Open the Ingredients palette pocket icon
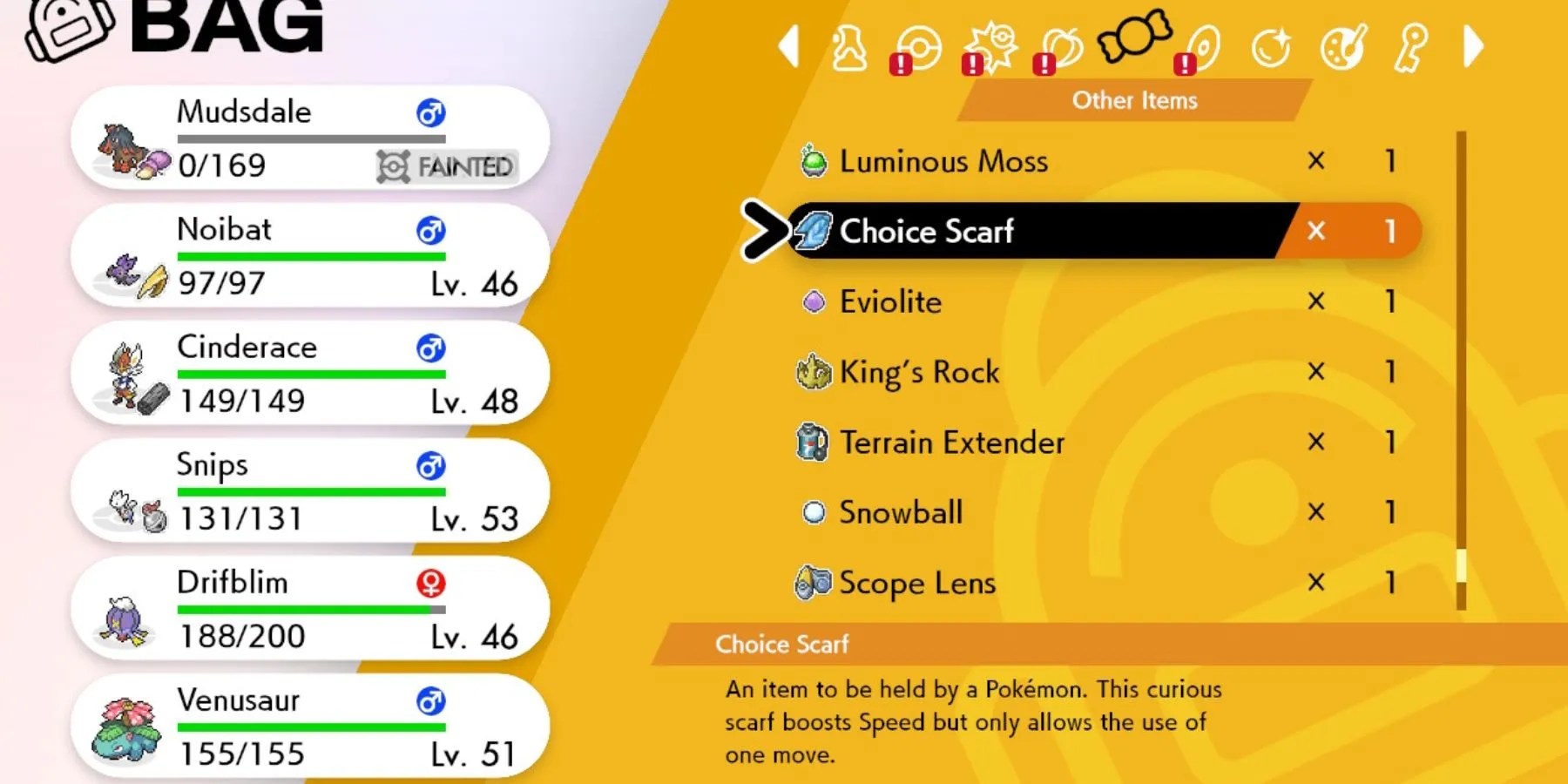 [x=1340, y=48]
